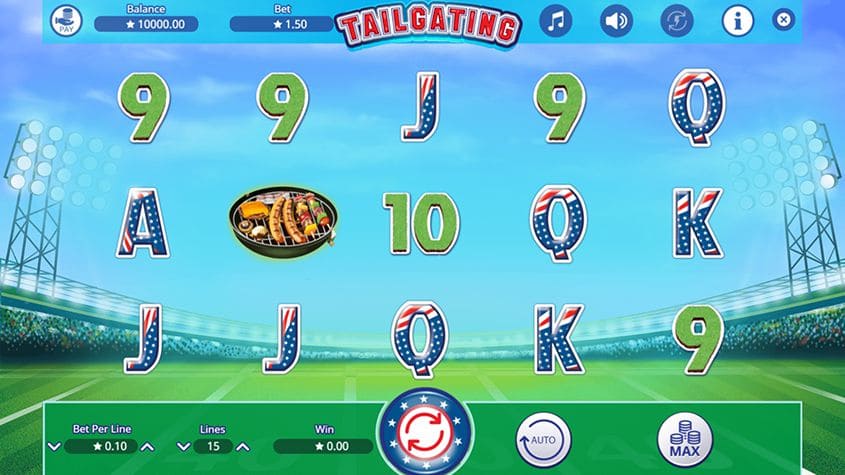The width and height of the screenshot is (845, 475).
Task: Turn on Auto spin
Action: click(x=543, y=439)
